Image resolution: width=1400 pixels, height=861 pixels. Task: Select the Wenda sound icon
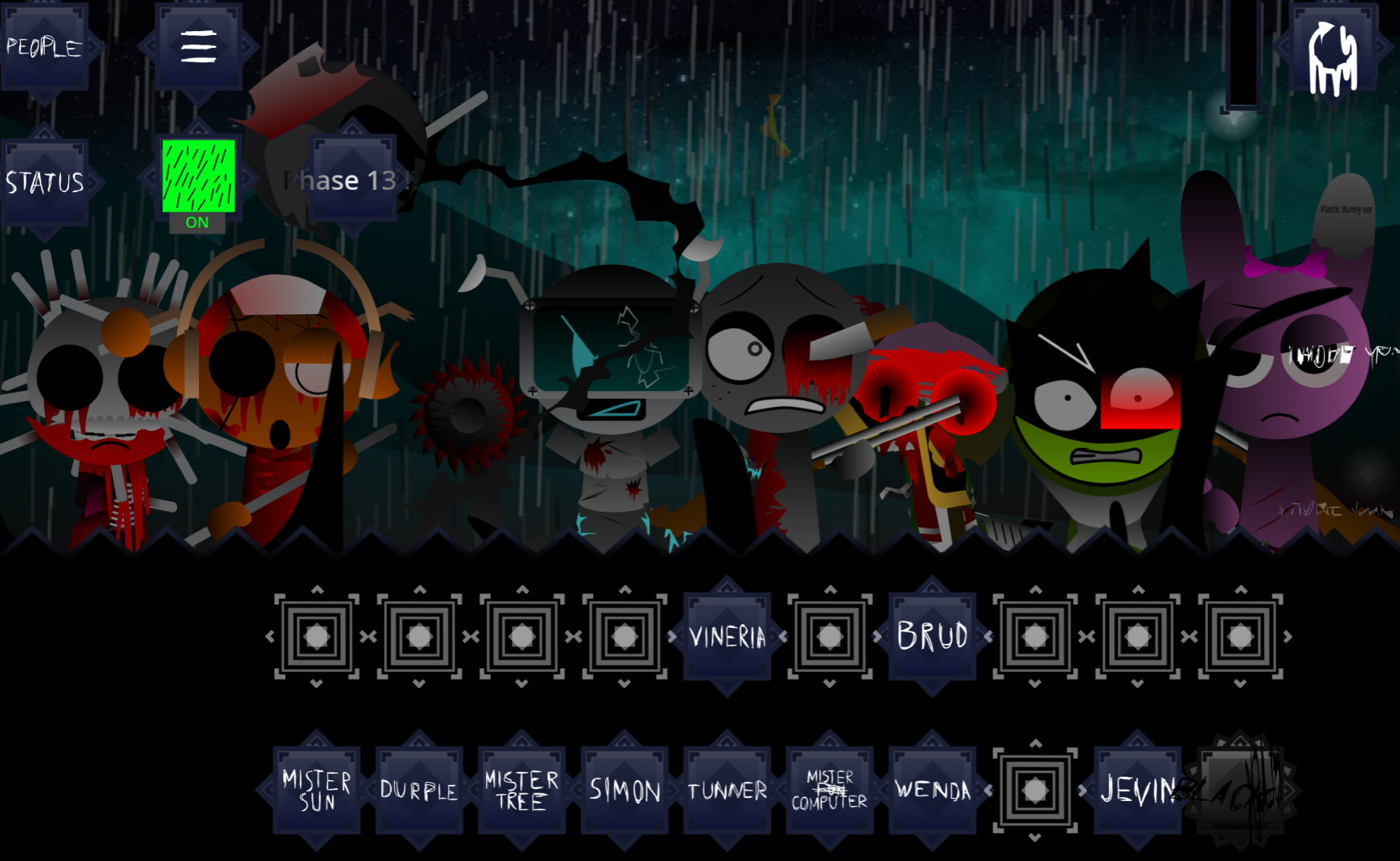coord(932,790)
